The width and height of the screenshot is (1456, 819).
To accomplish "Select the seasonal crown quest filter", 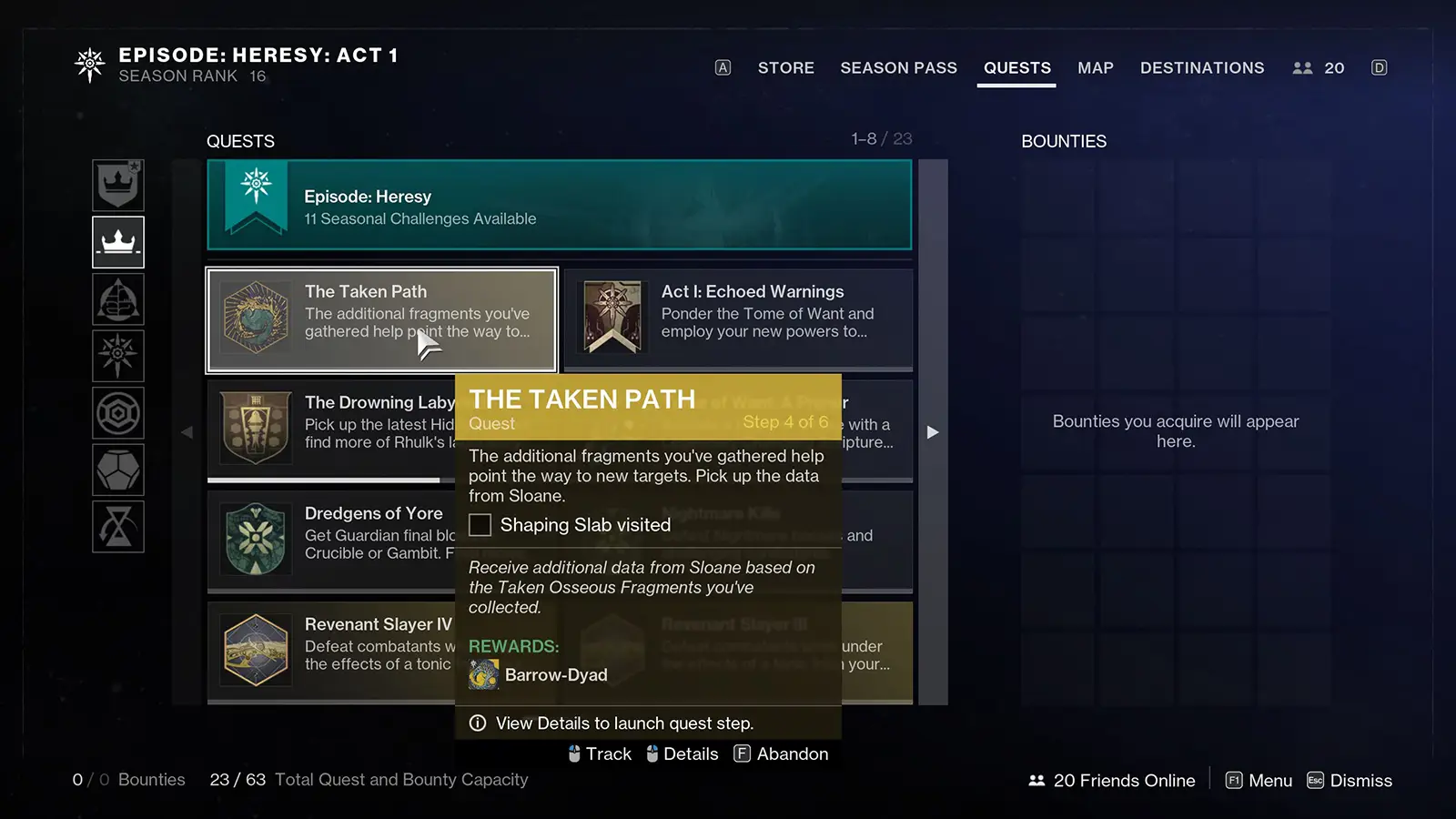I will click(x=118, y=242).
